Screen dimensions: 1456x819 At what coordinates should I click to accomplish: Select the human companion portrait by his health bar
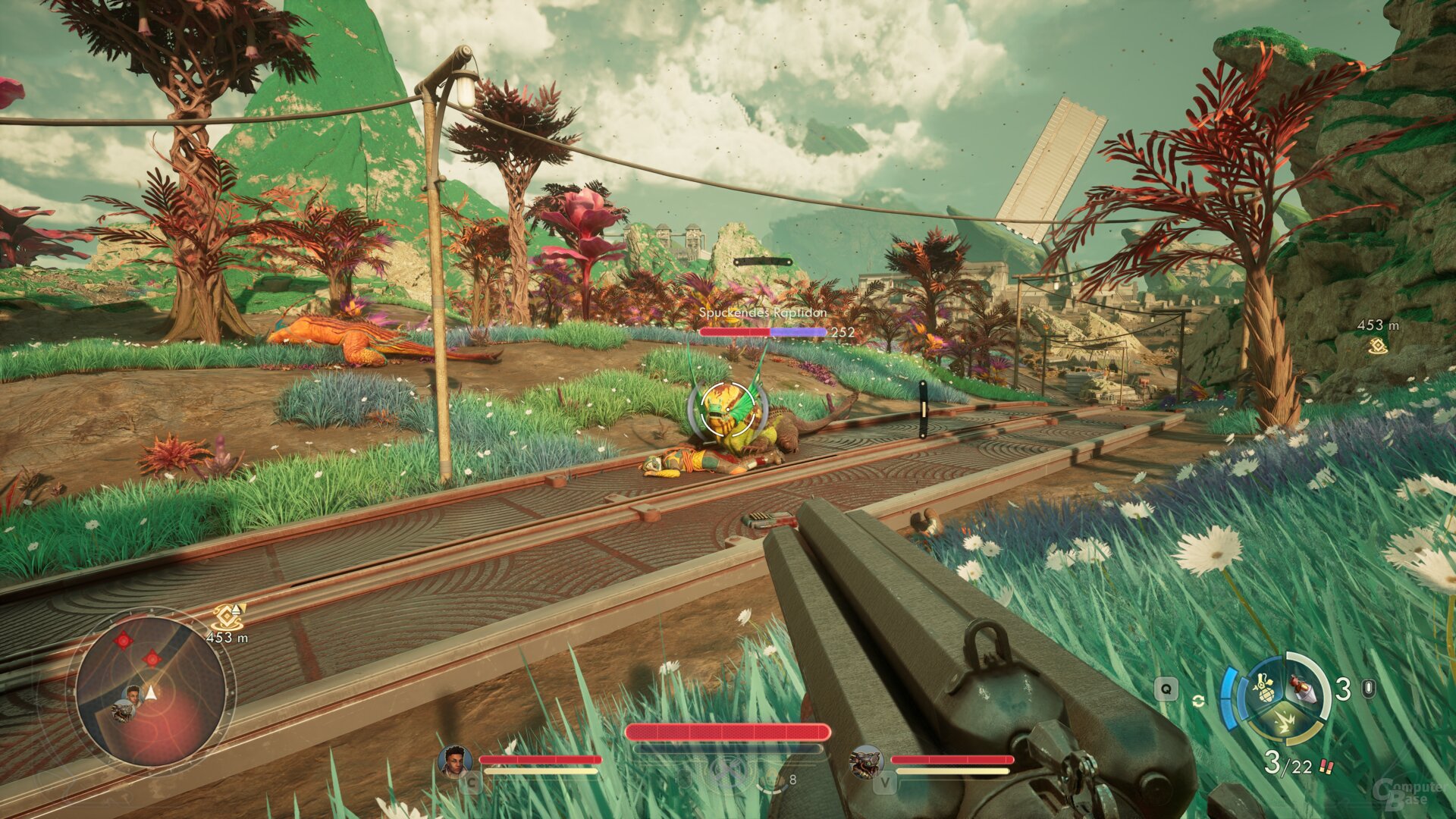click(x=455, y=760)
